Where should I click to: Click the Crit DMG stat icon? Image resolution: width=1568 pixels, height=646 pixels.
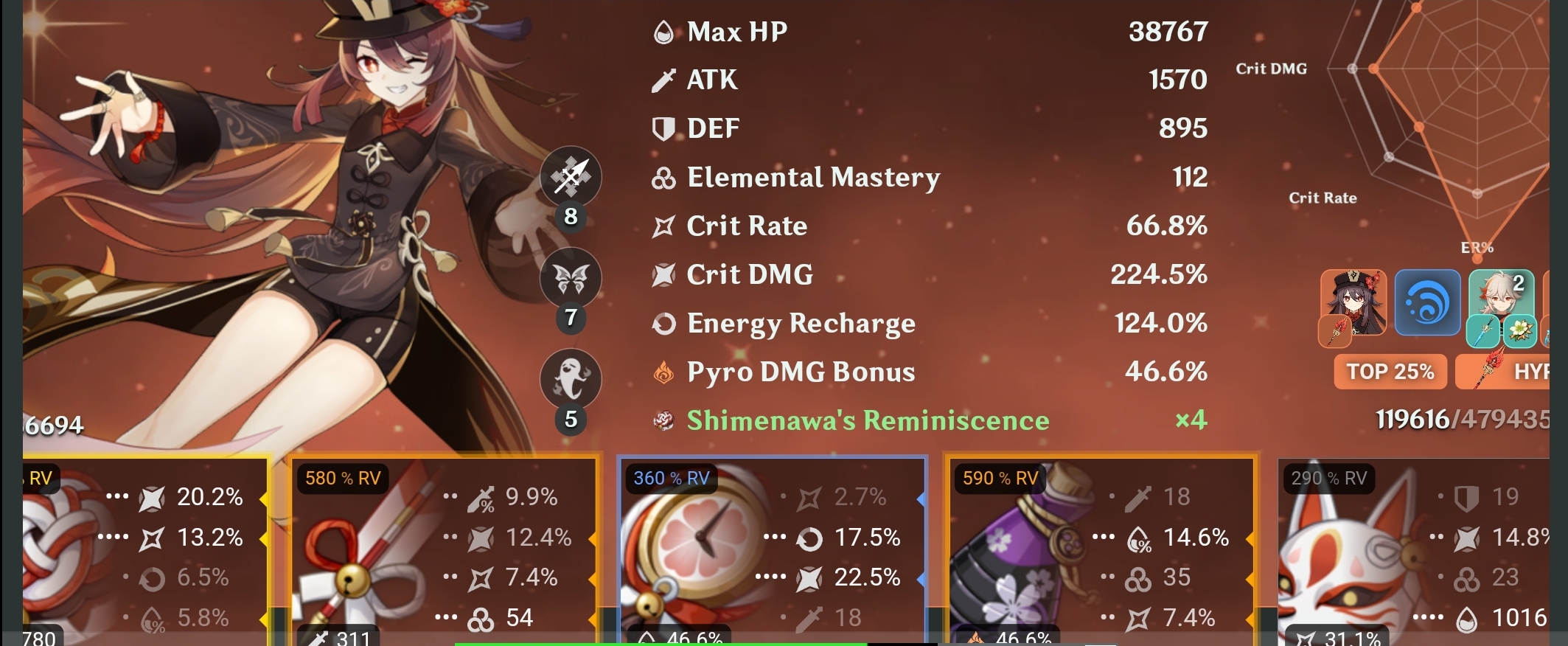(x=662, y=274)
